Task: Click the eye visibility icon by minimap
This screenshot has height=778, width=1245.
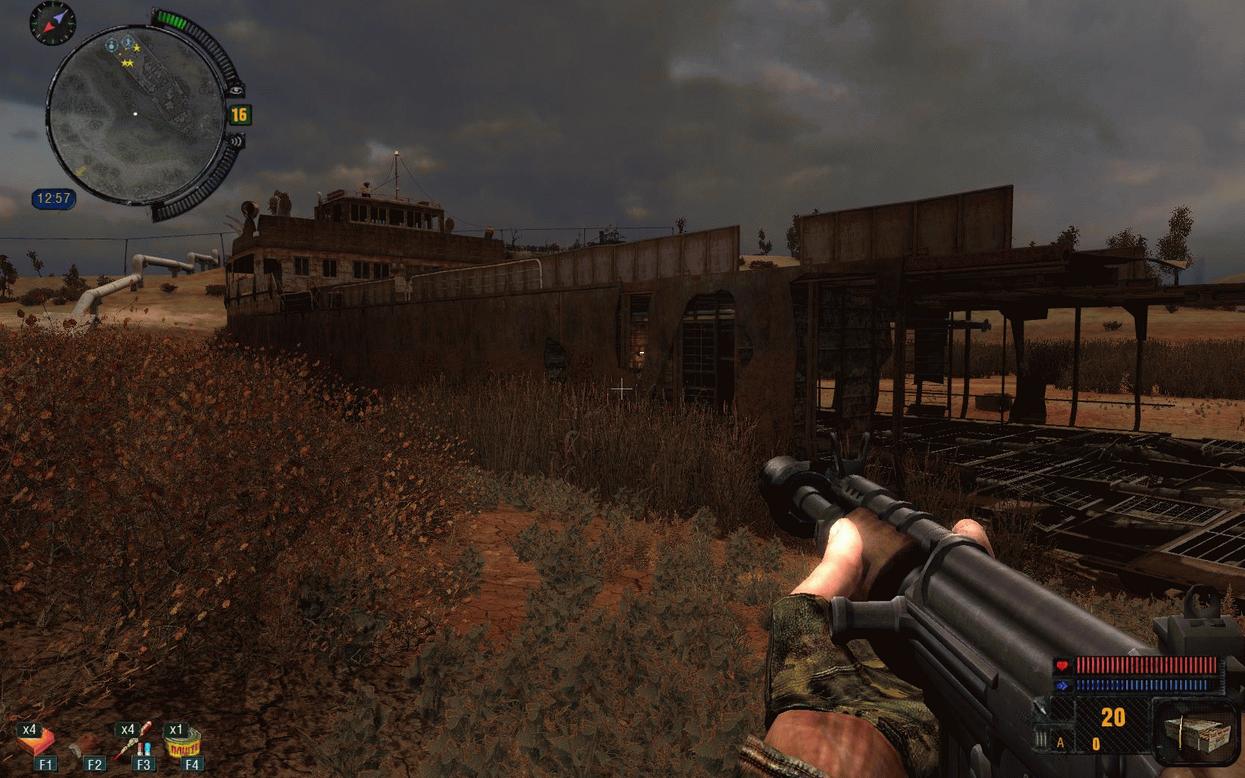Action: click(236, 89)
